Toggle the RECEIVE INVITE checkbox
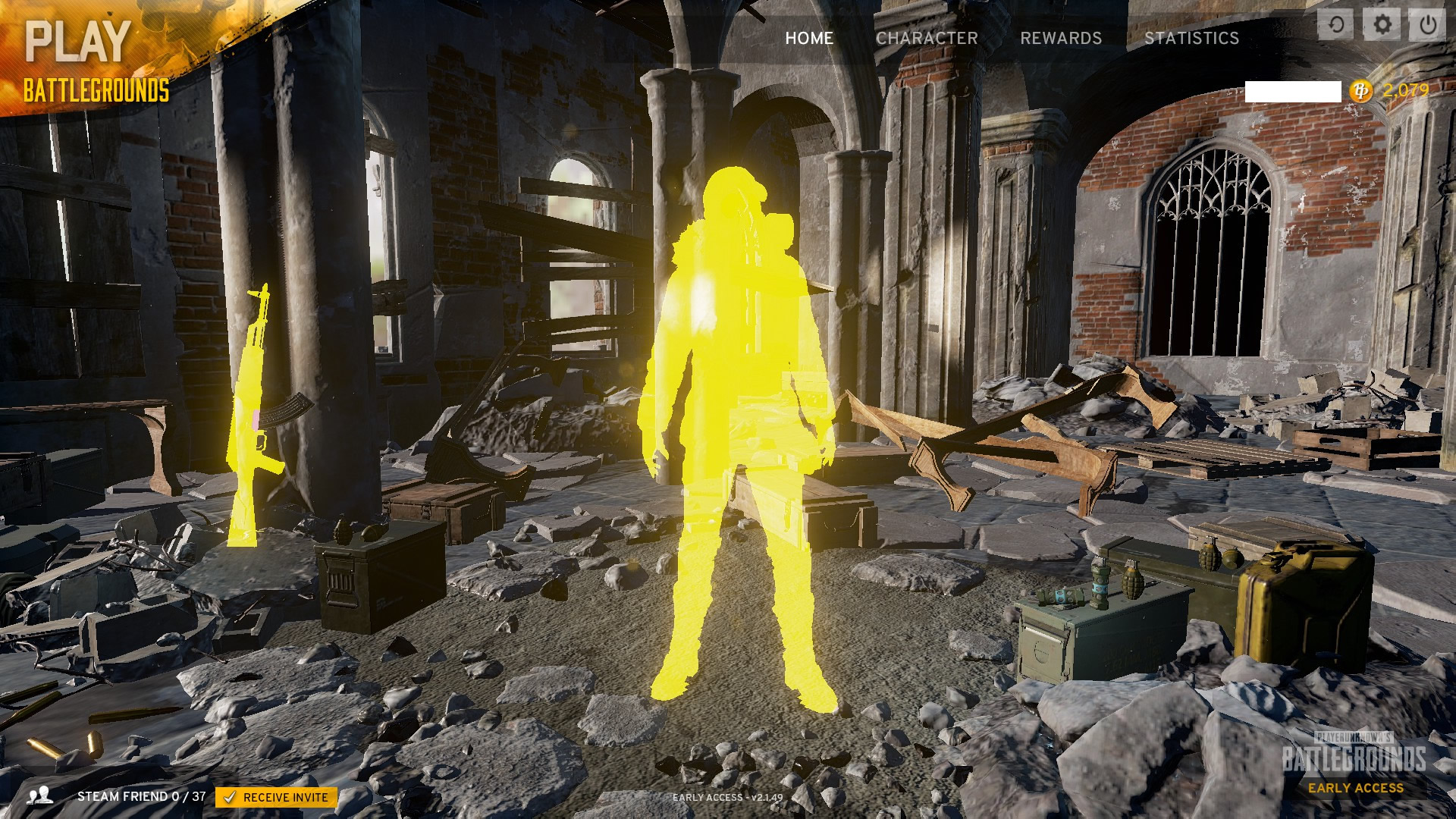 pos(229,797)
